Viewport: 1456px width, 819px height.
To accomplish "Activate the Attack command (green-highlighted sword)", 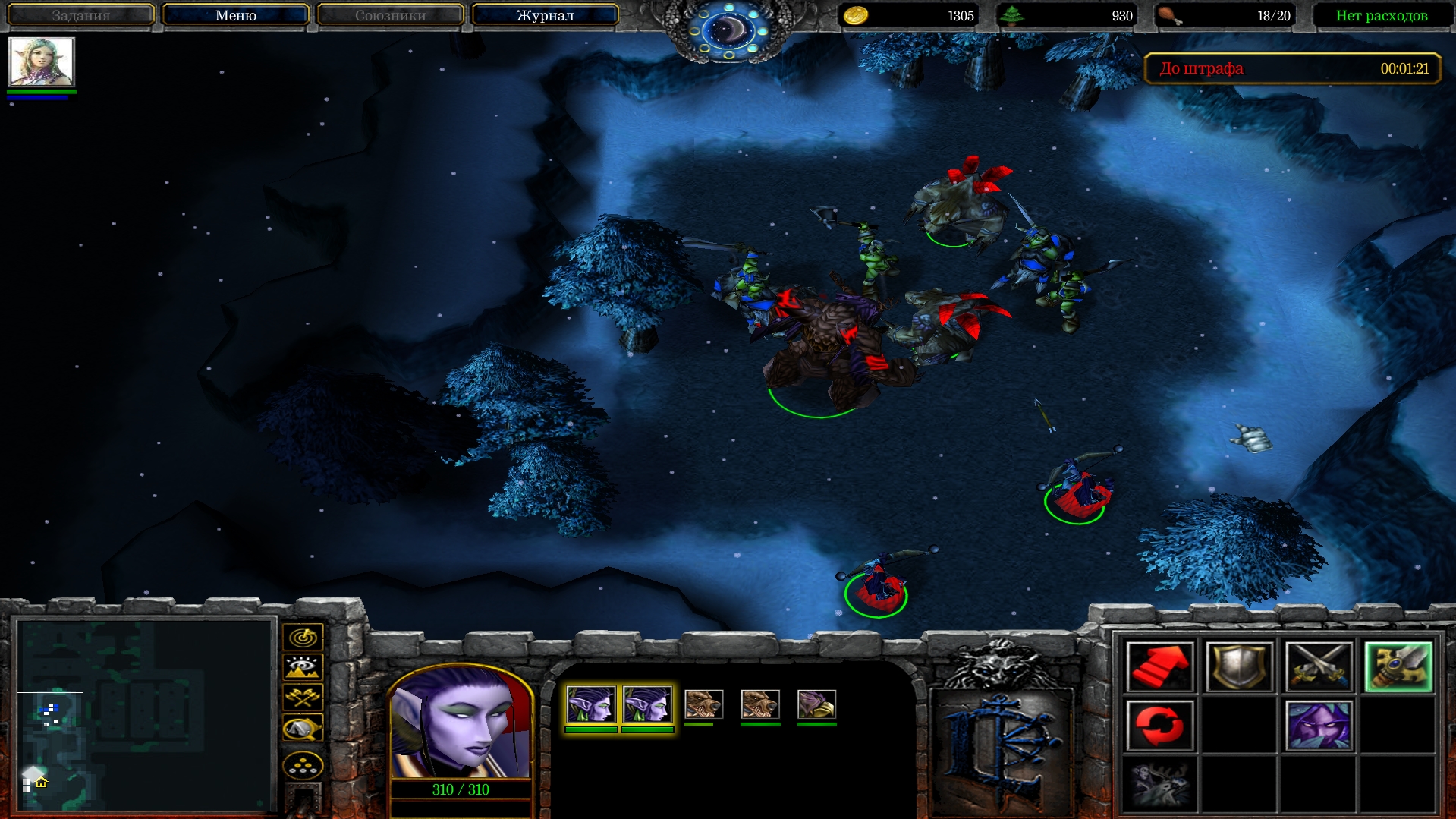I will pyautogui.click(x=1398, y=667).
